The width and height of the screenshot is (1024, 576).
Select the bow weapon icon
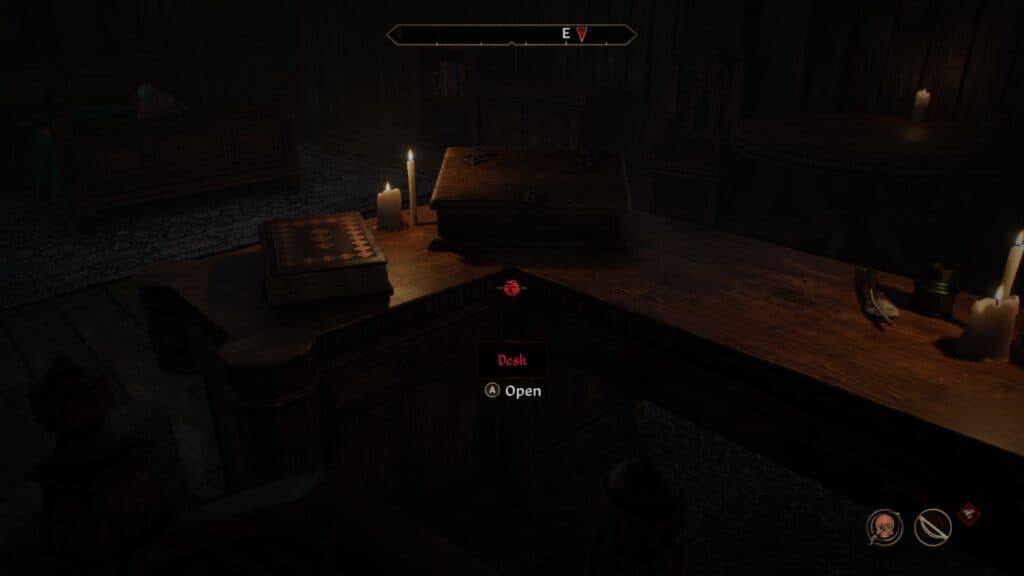coord(932,527)
